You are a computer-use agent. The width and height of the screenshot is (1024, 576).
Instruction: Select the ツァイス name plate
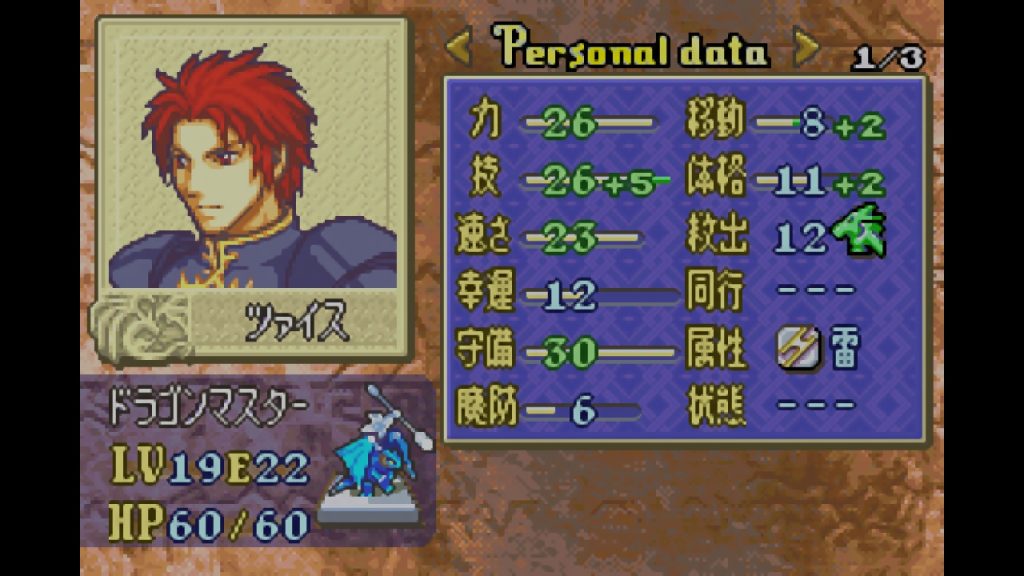click(296, 324)
